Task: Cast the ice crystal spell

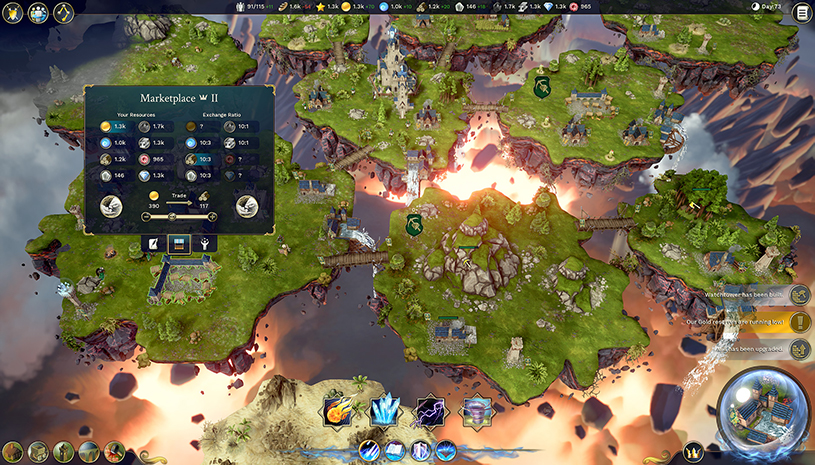Action: [x=385, y=412]
